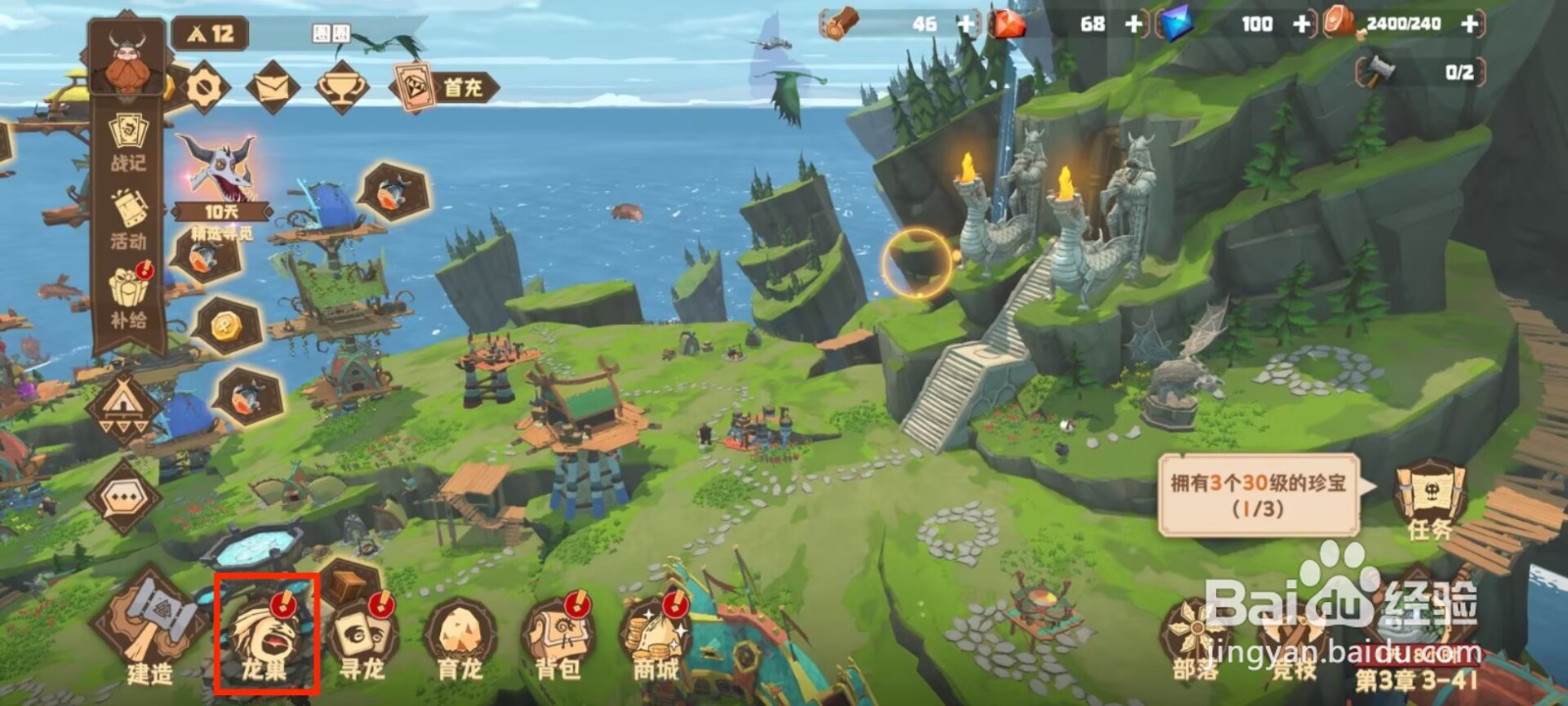Open the 龙巢 dragon nest menu
The image size is (1568, 706).
coord(266,636)
